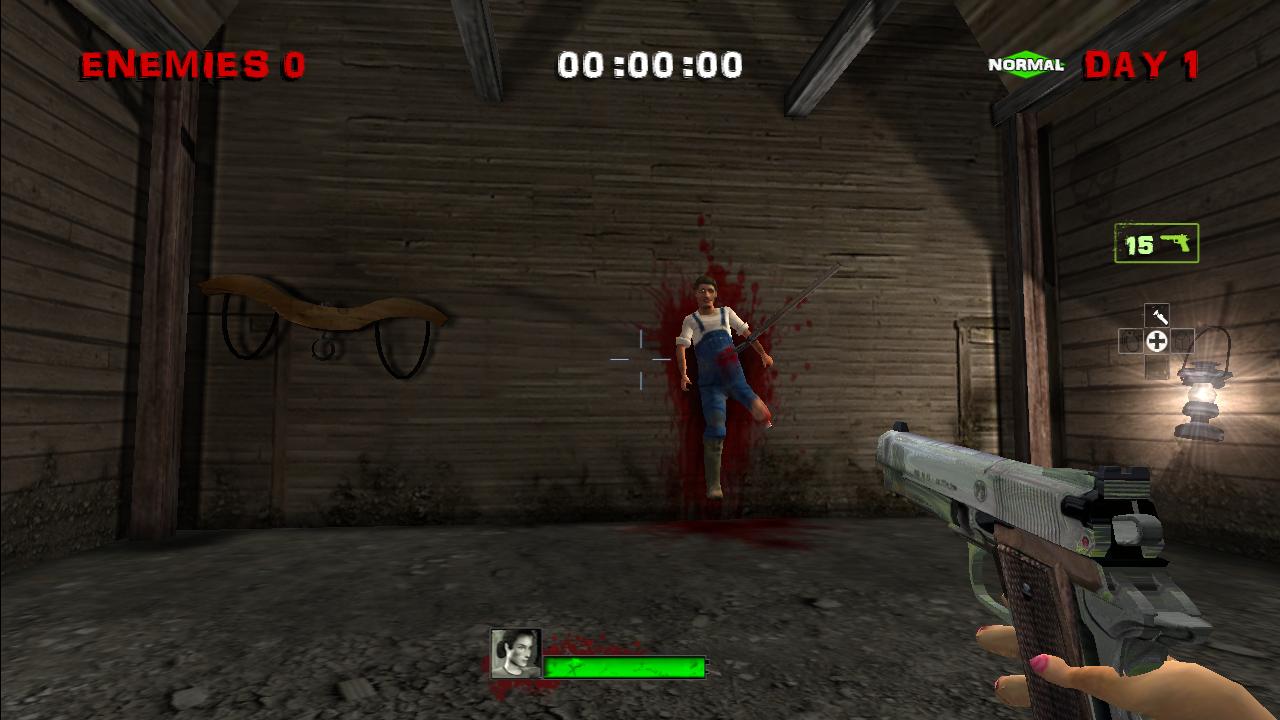Click the green NORMAL difficulty gem icon
The height and width of the screenshot is (720, 1280).
pyautogui.click(x=1026, y=64)
